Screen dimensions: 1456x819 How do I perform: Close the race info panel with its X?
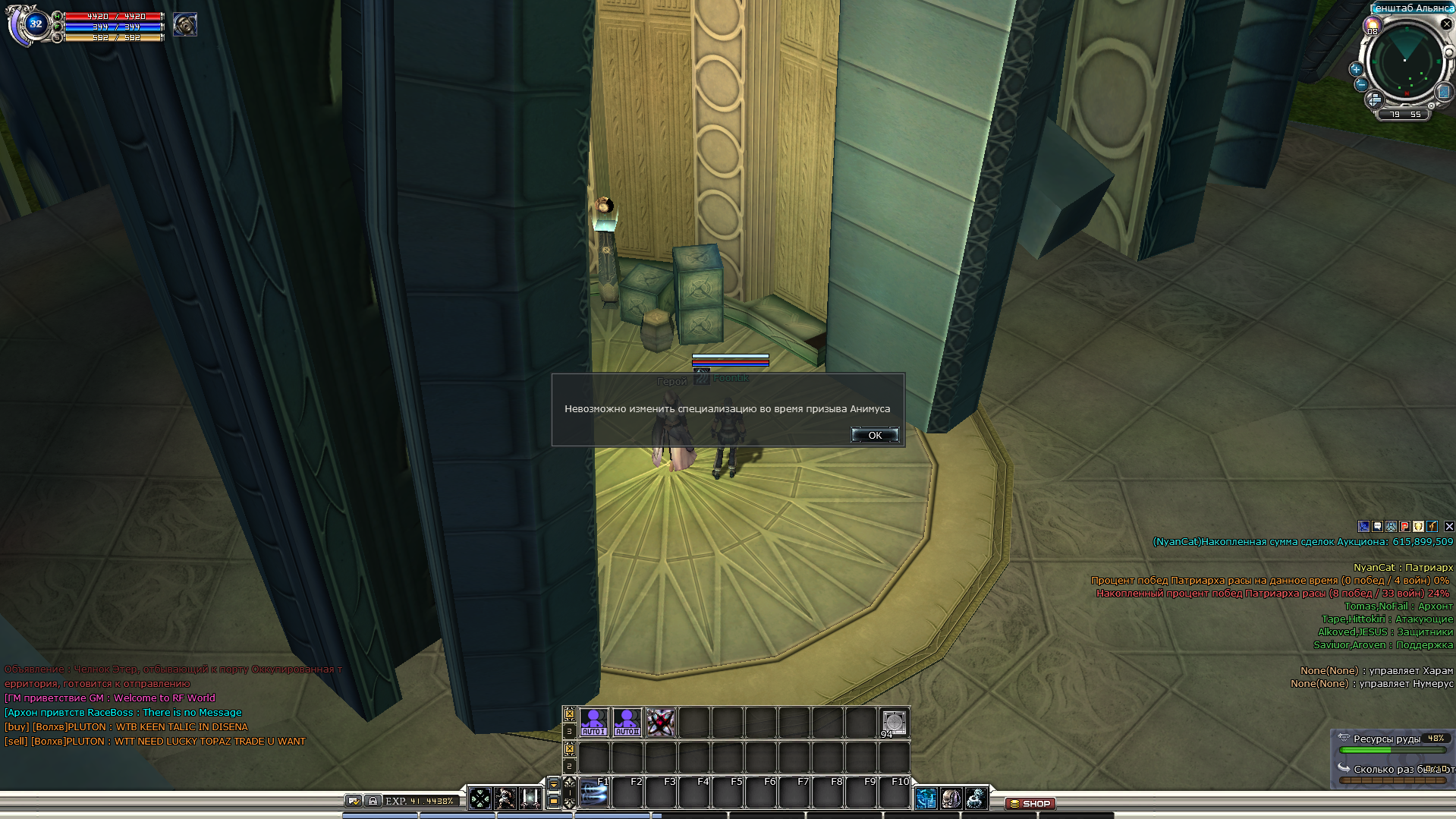(x=1449, y=526)
